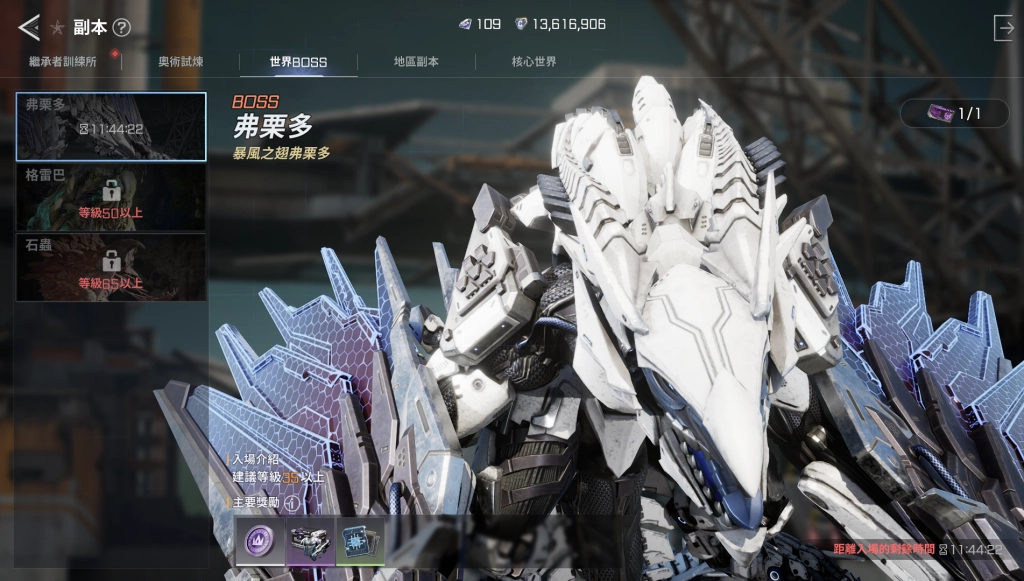1024x581 pixels.
Task: Show 主要獎勵 reward info icon
Action: (291, 503)
